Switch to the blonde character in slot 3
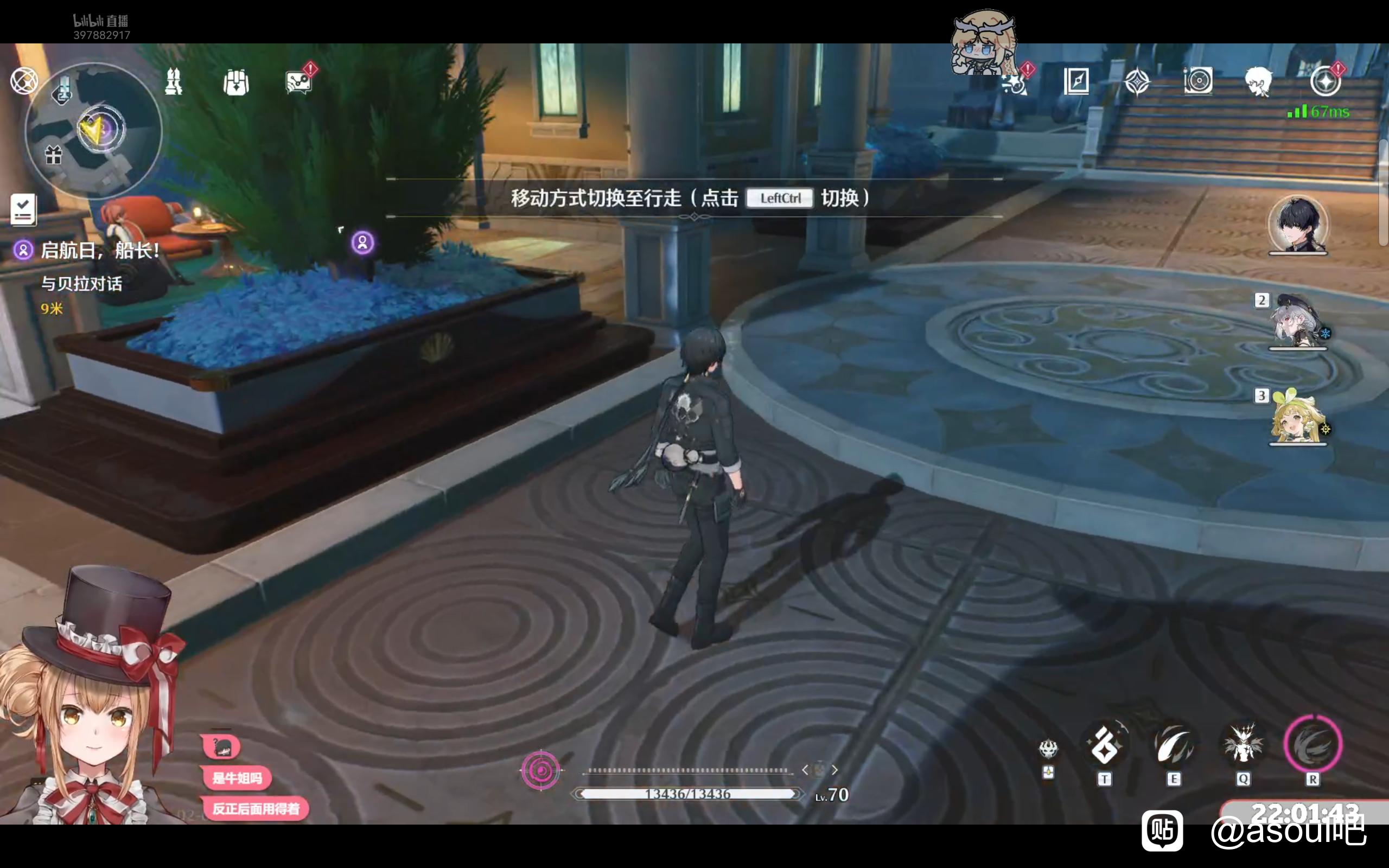1389x868 pixels. 1297,418
